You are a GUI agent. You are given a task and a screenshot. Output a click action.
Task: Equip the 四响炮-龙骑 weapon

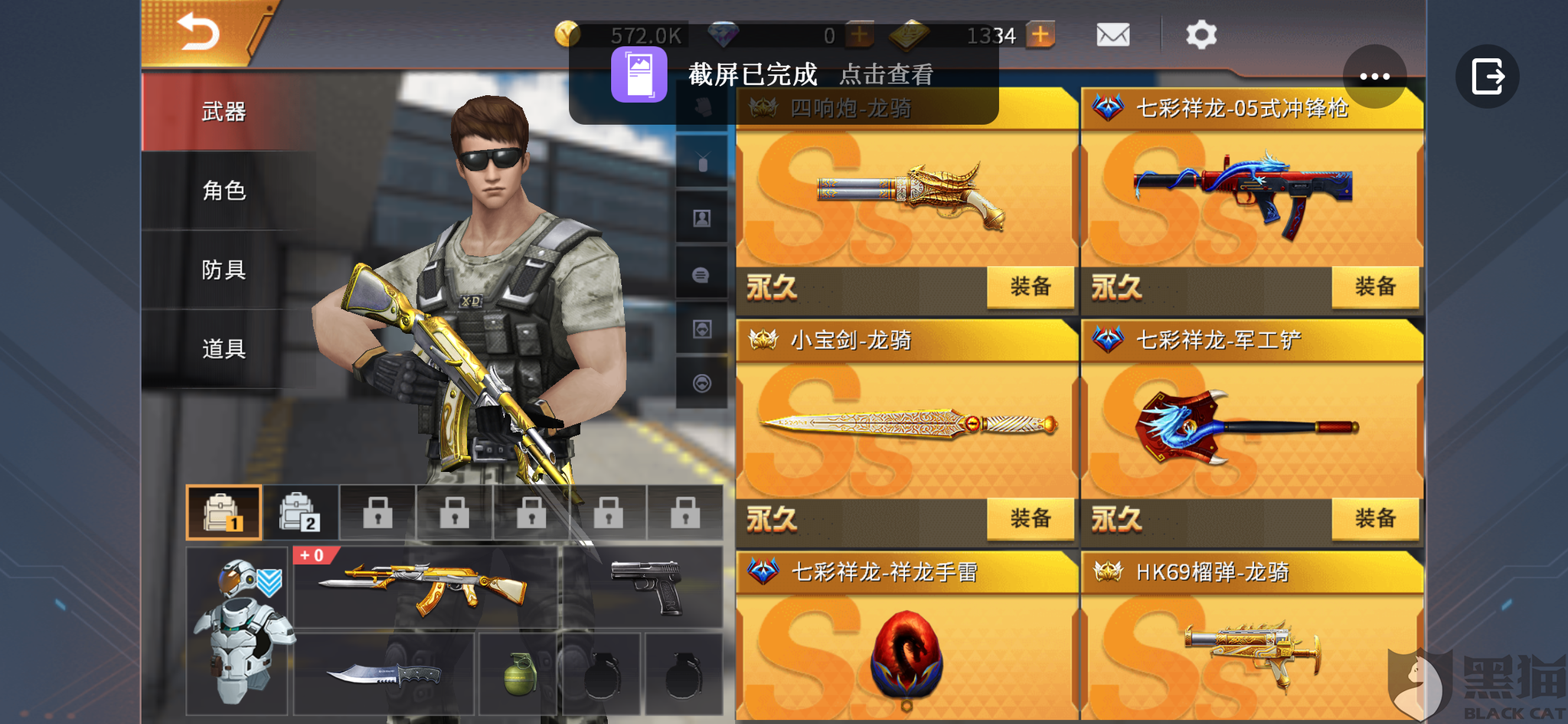pos(1030,287)
